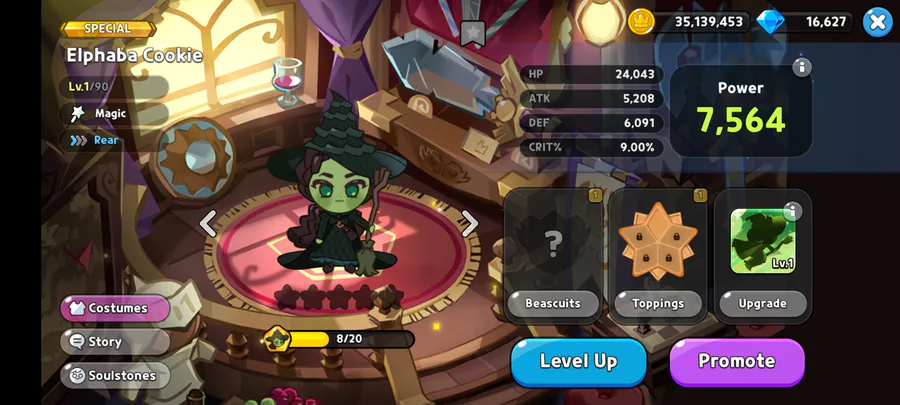Tap the Level Up button
The width and height of the screenshot is (900, 405).
click(x=579, y=361)
